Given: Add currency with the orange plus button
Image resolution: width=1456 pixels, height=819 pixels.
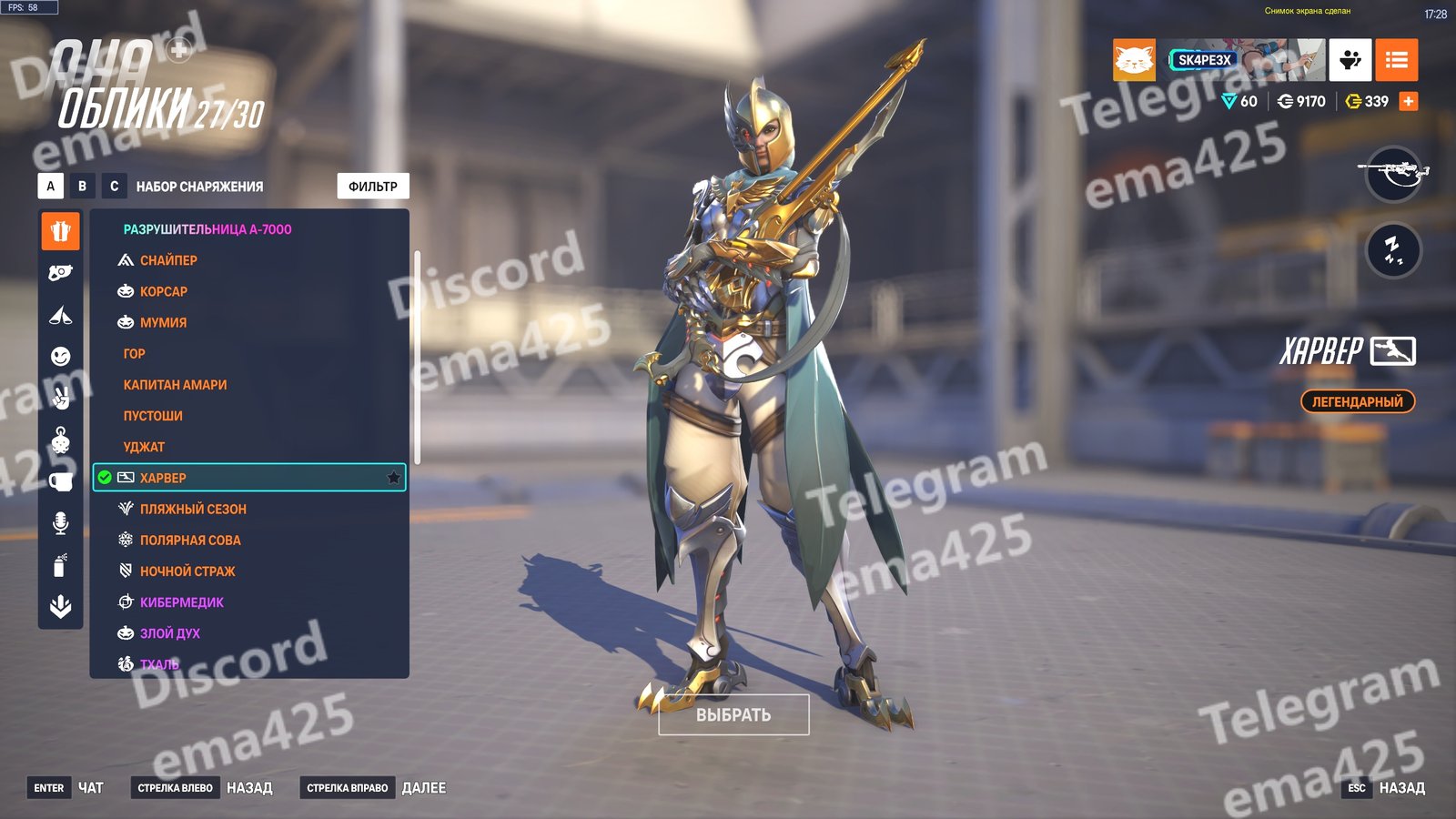Looking at the screenshot, I should click(1408, 101).
